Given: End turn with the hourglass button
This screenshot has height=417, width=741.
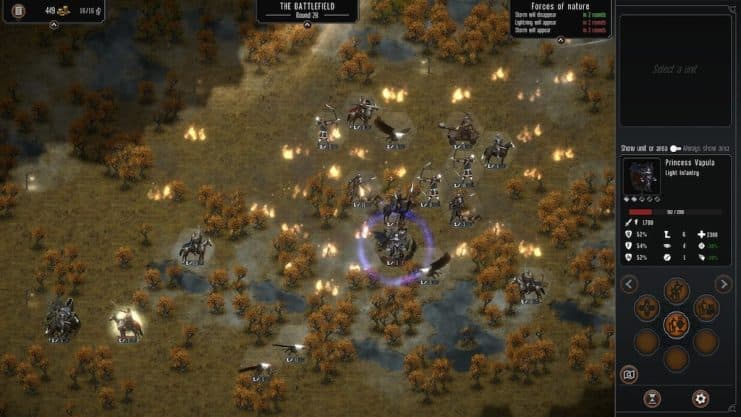Looking at the screenshot, I should [658, 398].
